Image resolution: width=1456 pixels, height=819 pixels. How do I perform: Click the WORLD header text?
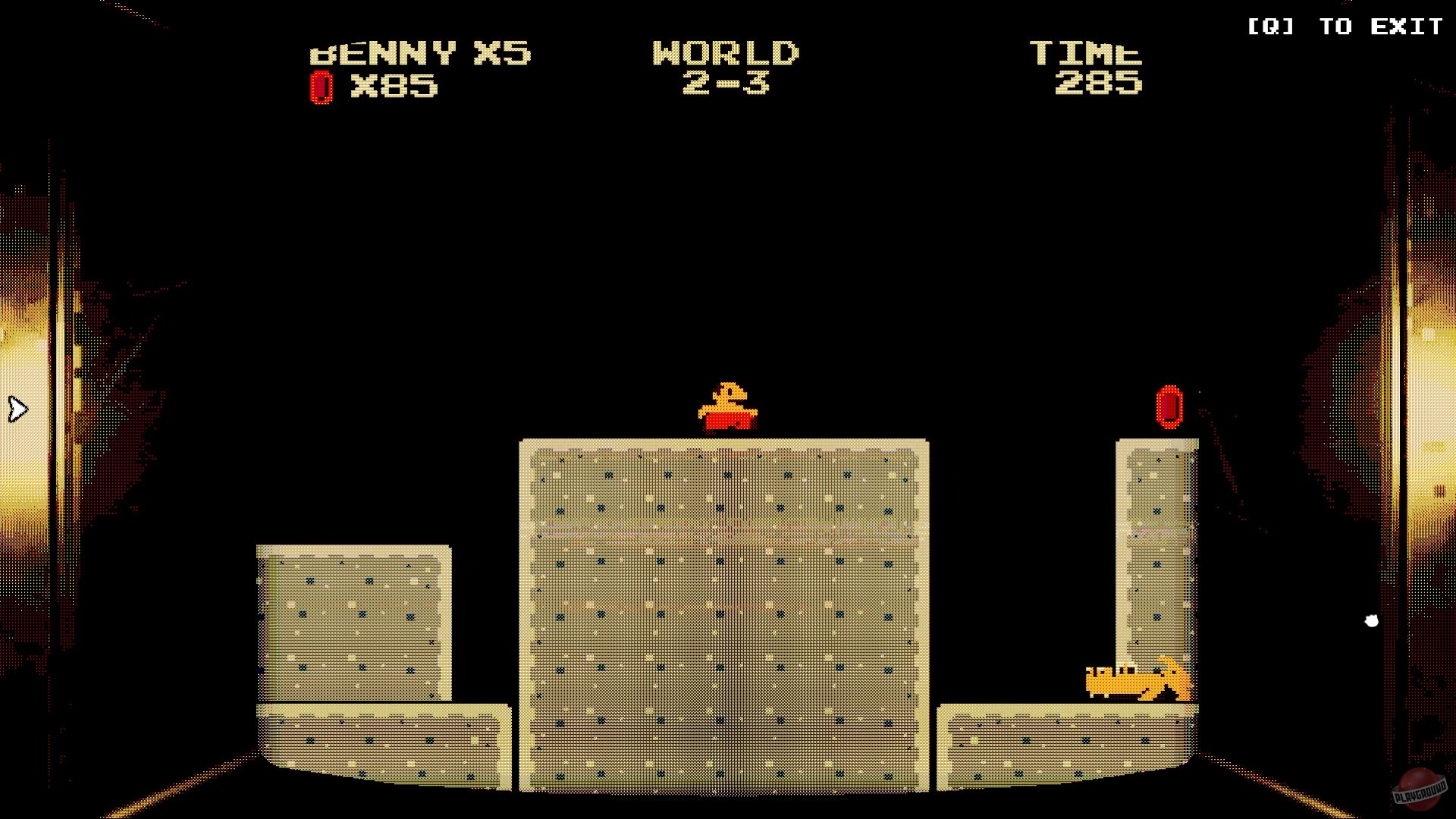click(726, 53)
